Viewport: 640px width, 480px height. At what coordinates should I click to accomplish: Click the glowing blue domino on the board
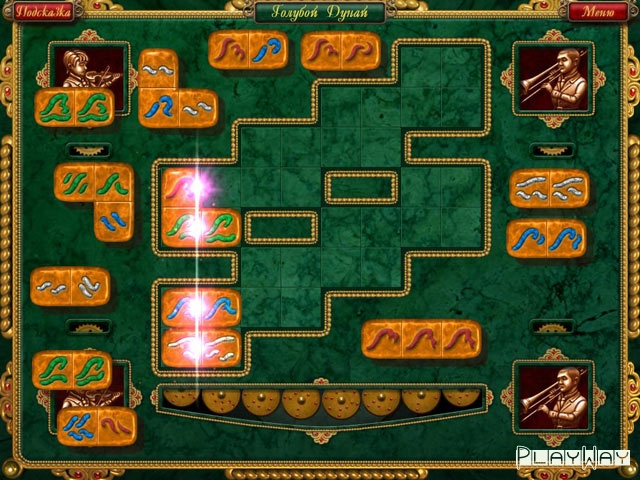pos(201,308)
